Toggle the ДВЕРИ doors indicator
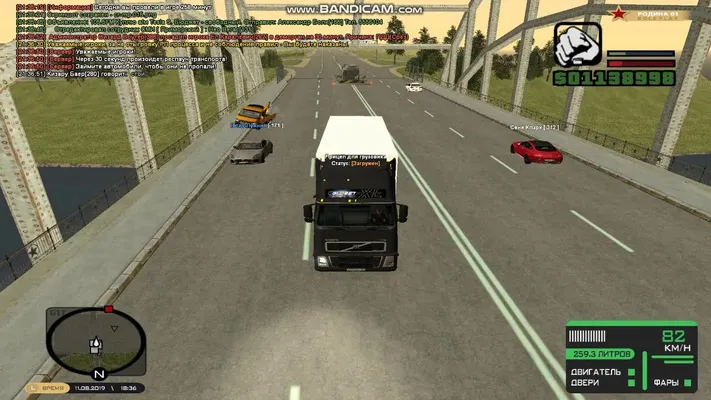This screenshot has height=400, width=711. click(588, 383)
